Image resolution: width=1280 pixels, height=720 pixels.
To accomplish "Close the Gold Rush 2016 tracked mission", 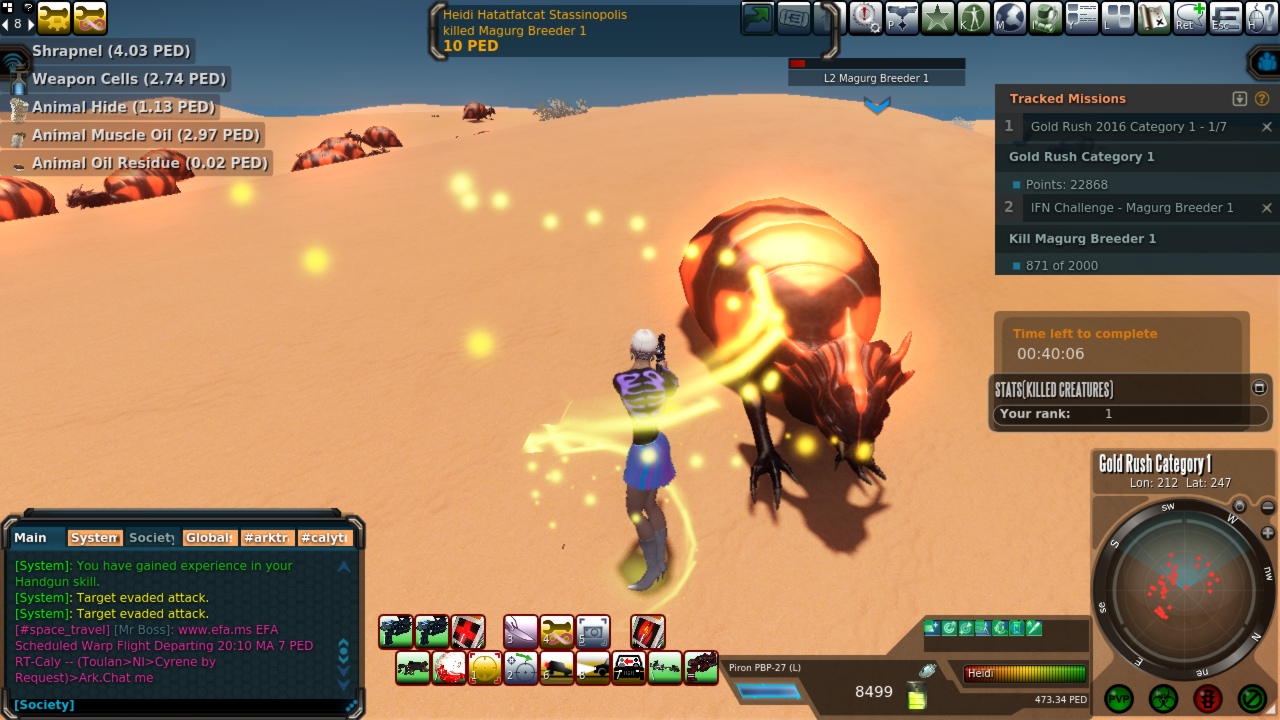I will [x=1267, y=127].
